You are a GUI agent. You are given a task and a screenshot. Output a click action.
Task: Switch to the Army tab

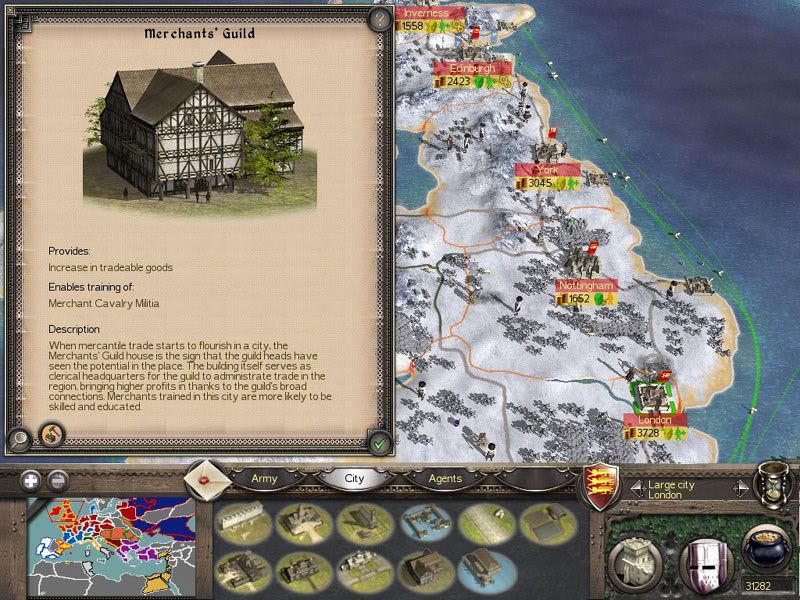click(264, 478)
